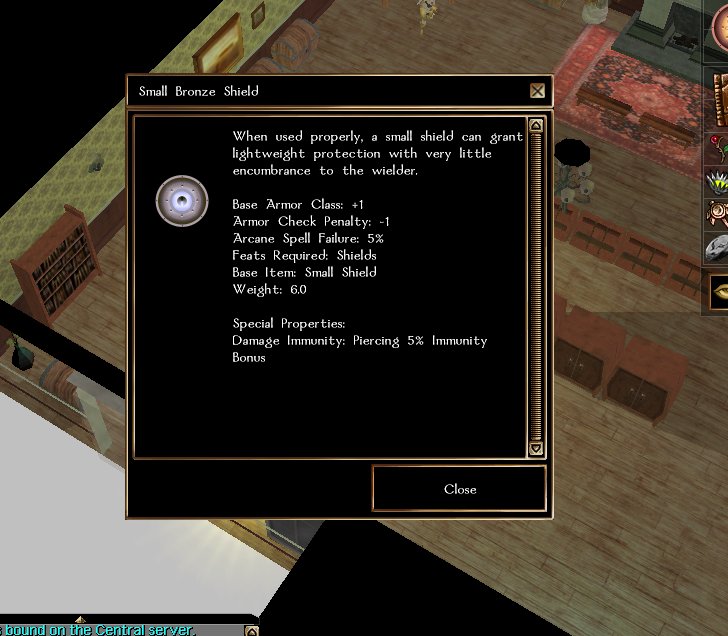
Task: Click the Close button in the item dialog
Action: [460, 489]
